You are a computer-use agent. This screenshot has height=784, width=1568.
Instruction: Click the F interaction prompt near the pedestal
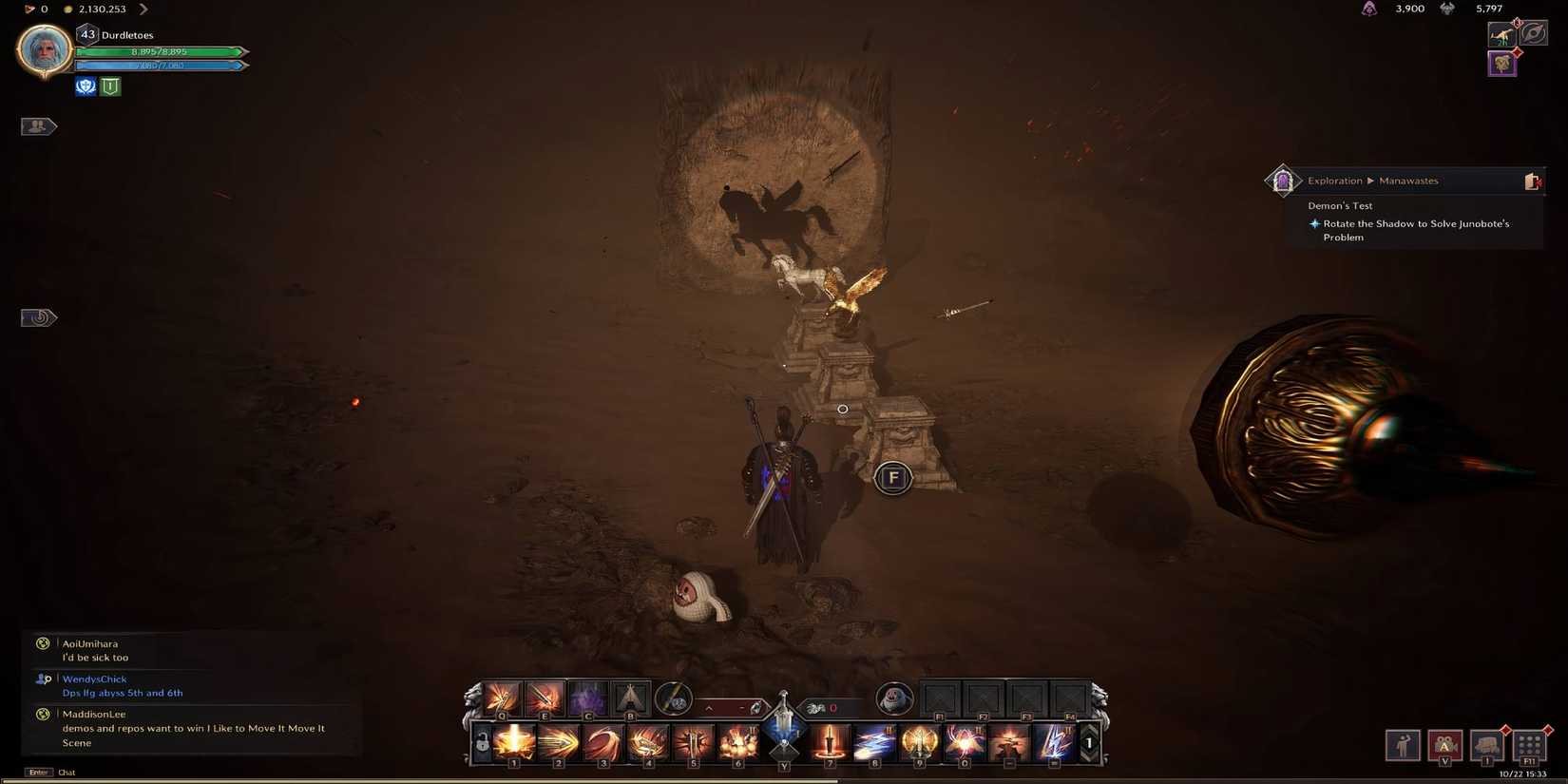891,478
